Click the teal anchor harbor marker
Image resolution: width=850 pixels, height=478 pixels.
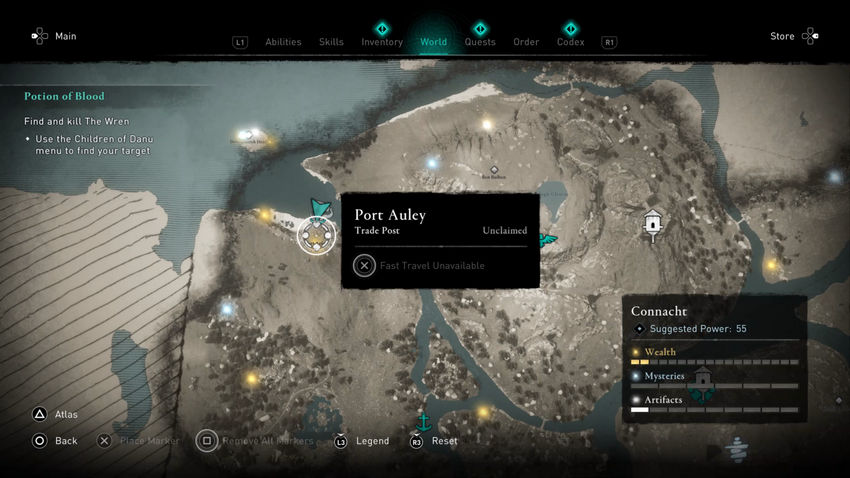tap(423, 421)
